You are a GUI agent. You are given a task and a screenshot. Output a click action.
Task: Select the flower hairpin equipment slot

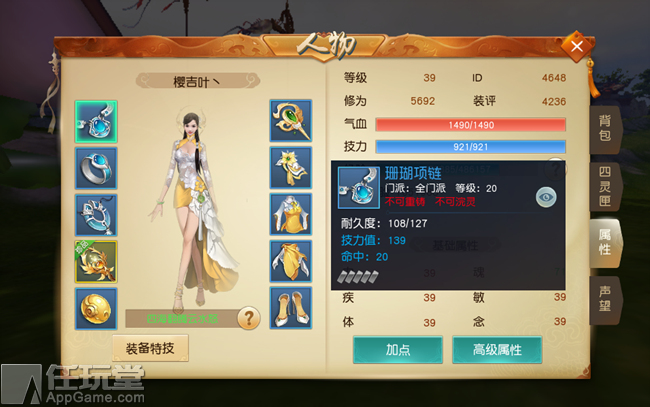tap(290, 168)
